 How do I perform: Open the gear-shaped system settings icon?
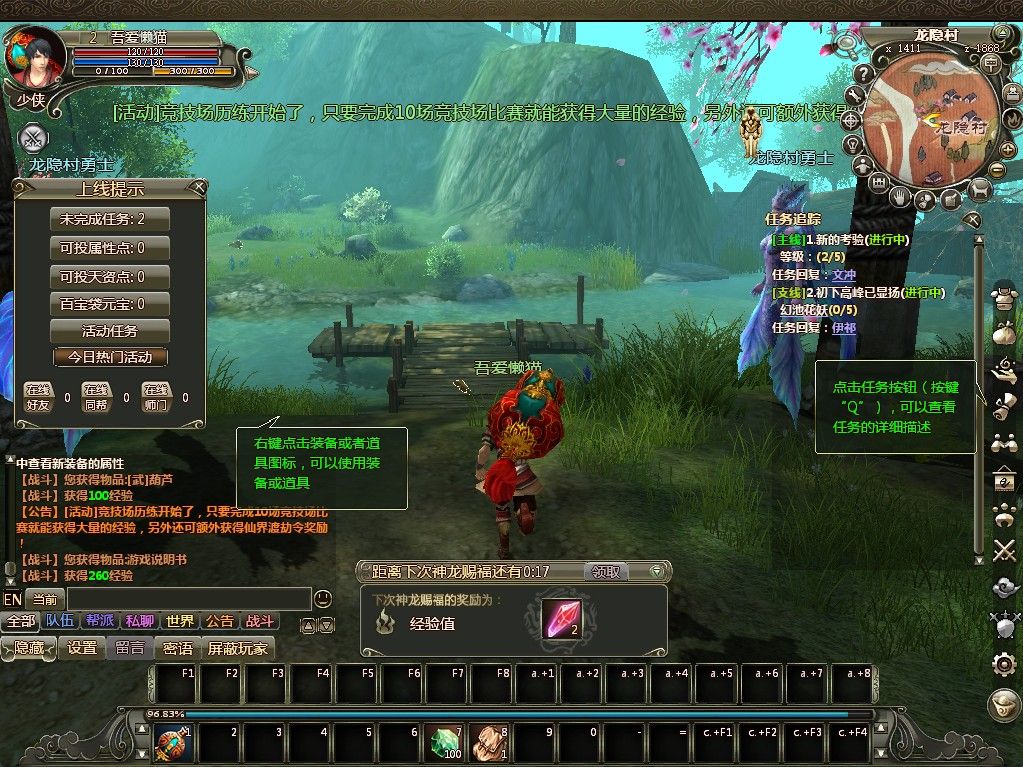click(1004, 663)
